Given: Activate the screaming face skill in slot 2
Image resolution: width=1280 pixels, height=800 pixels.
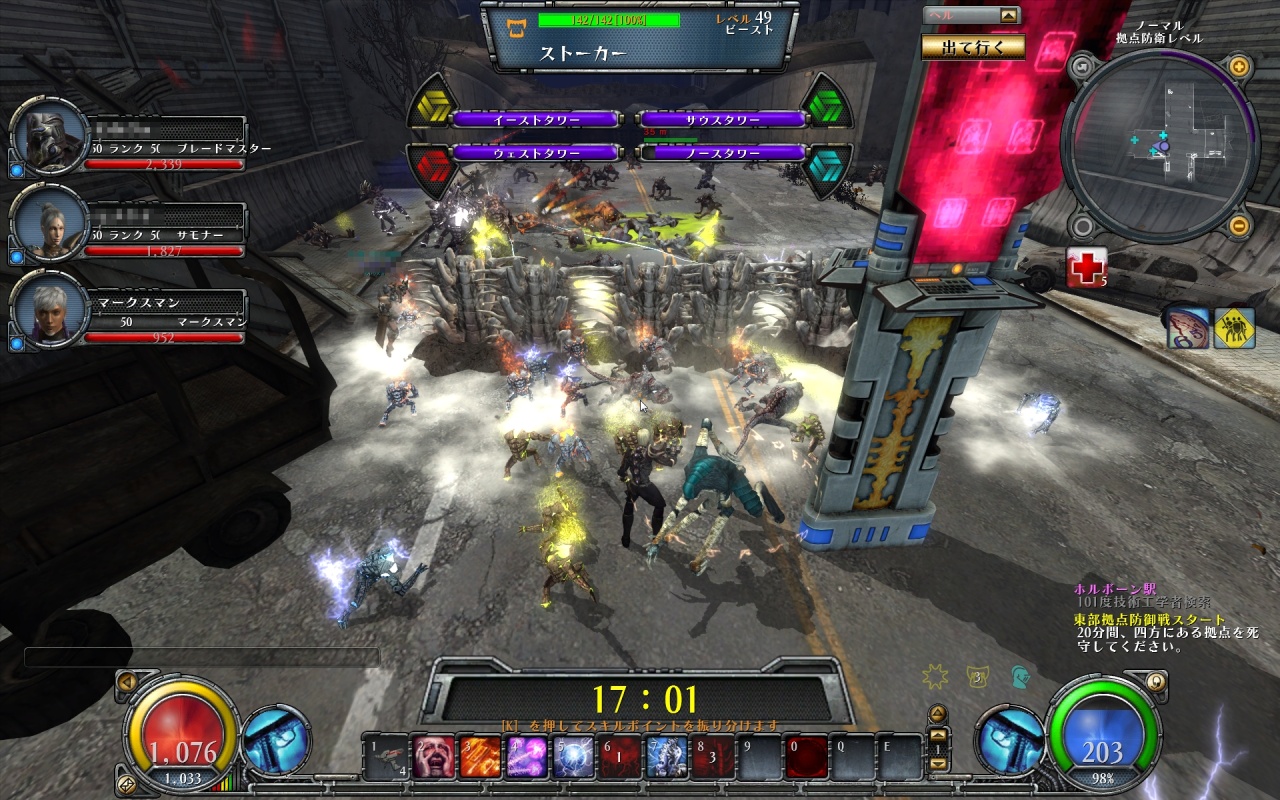Looking at the screenshot, I should (x=435, y=757).
